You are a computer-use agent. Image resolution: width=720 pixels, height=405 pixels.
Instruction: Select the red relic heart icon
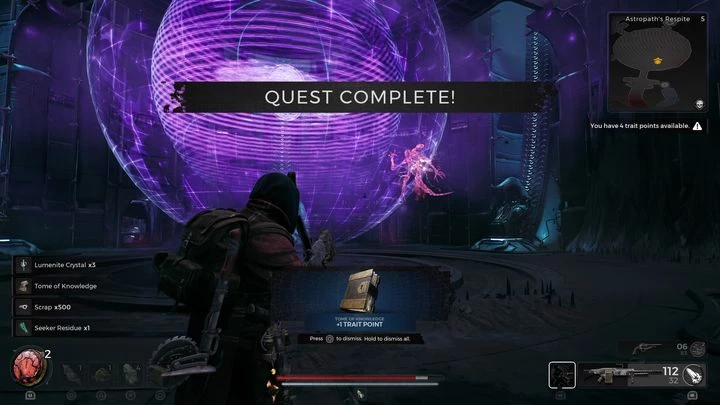[x=25, y=367]
